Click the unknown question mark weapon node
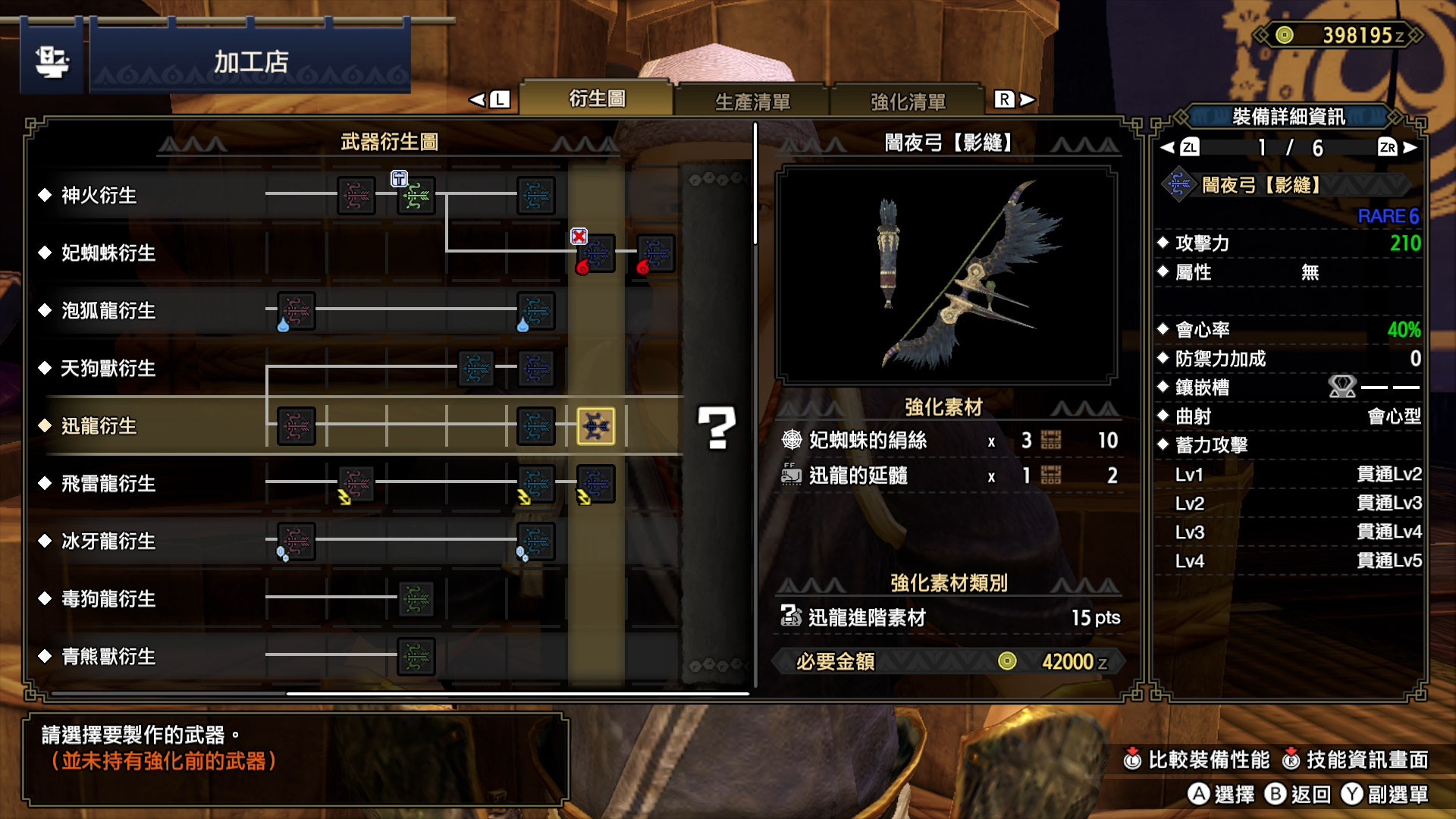Screen dimensions: 1456x819 coord(716,428)
